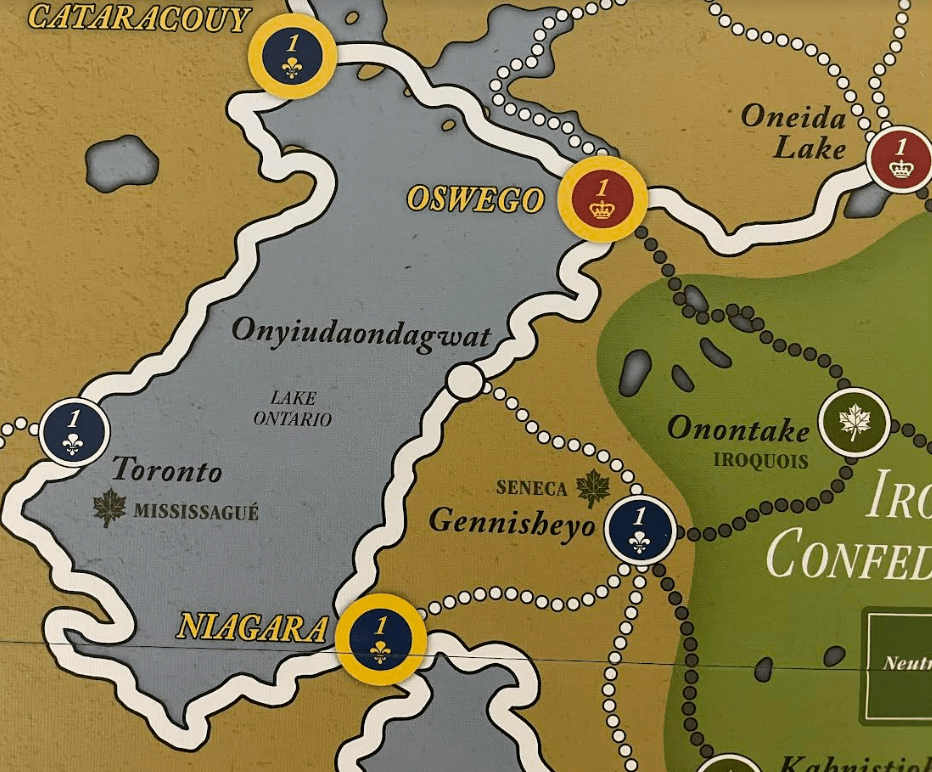Screen dimensions: 932x772
Task: Select the Cataracouy fleur-de-lis space
Action: click(291, 56)
